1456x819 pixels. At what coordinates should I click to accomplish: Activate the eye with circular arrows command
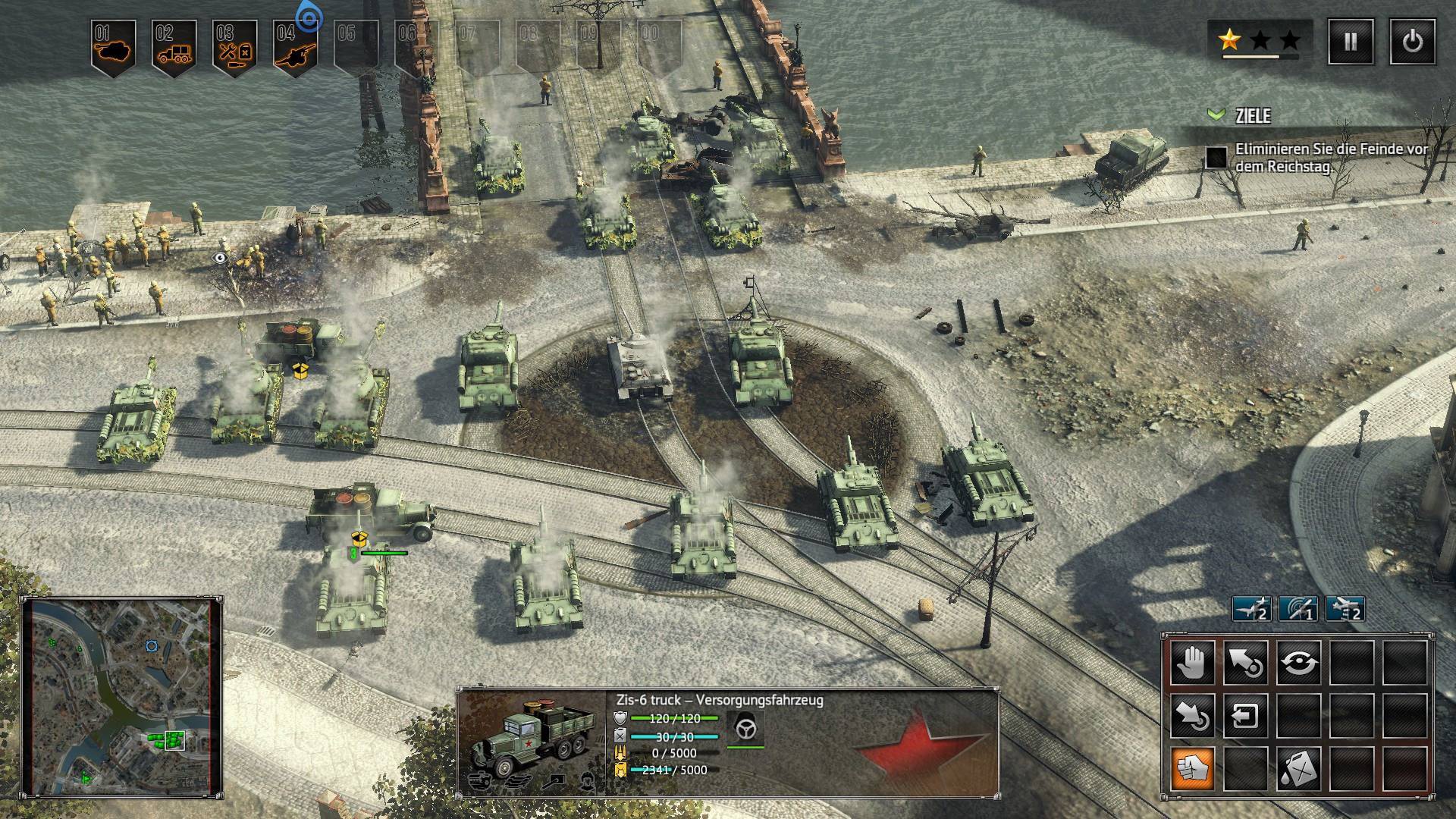(x=1299, y=662)
